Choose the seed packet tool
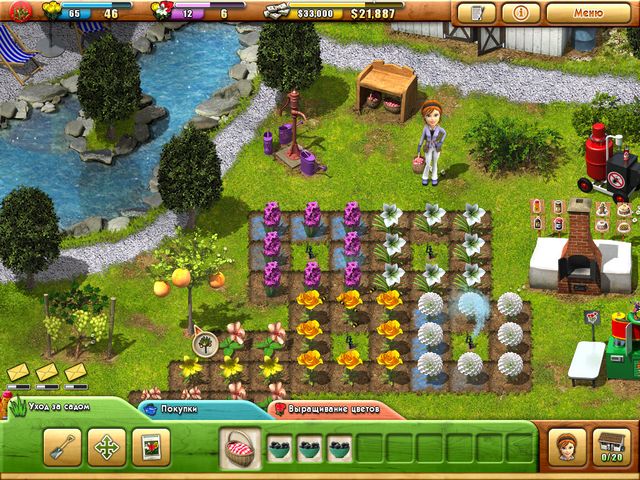 coord(151,447)
